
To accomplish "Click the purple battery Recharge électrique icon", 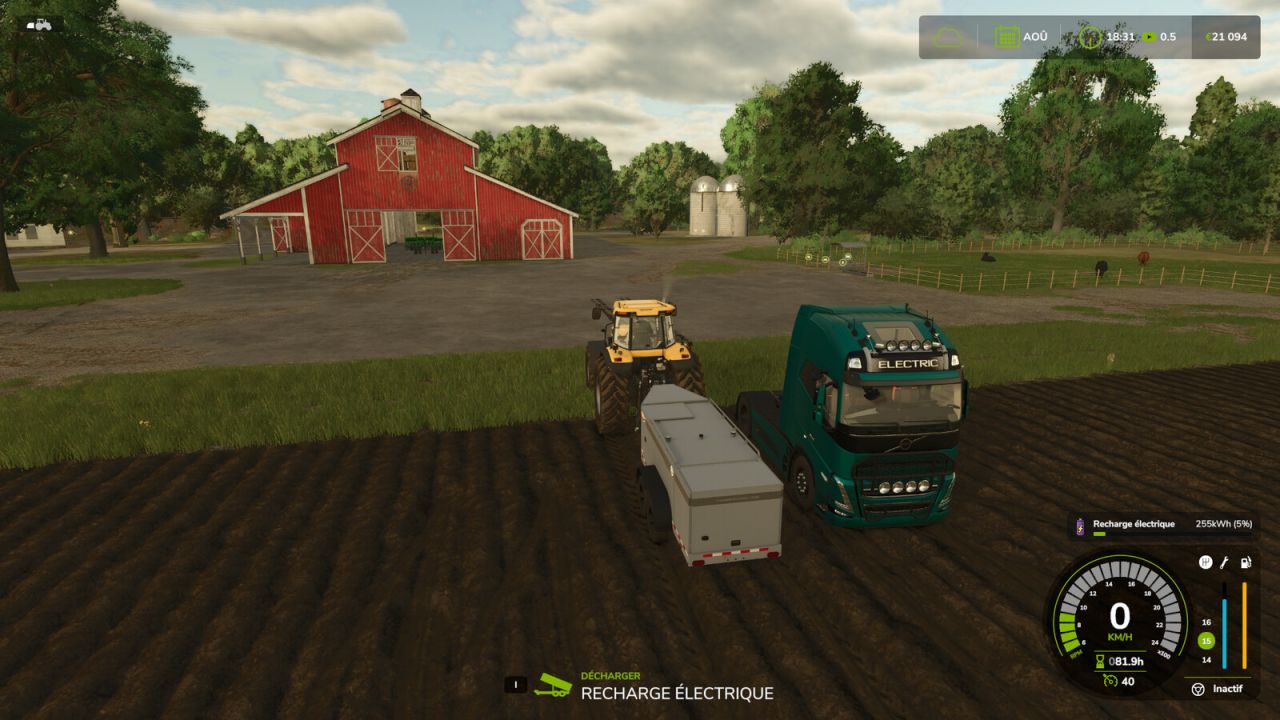I will (1079, 524).
